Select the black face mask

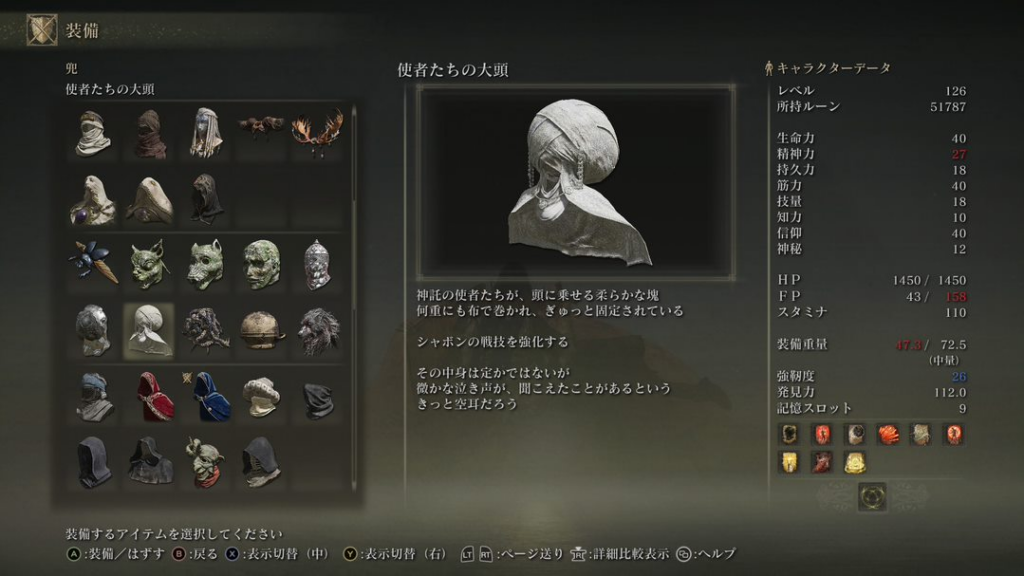click(x=317, y=398)
